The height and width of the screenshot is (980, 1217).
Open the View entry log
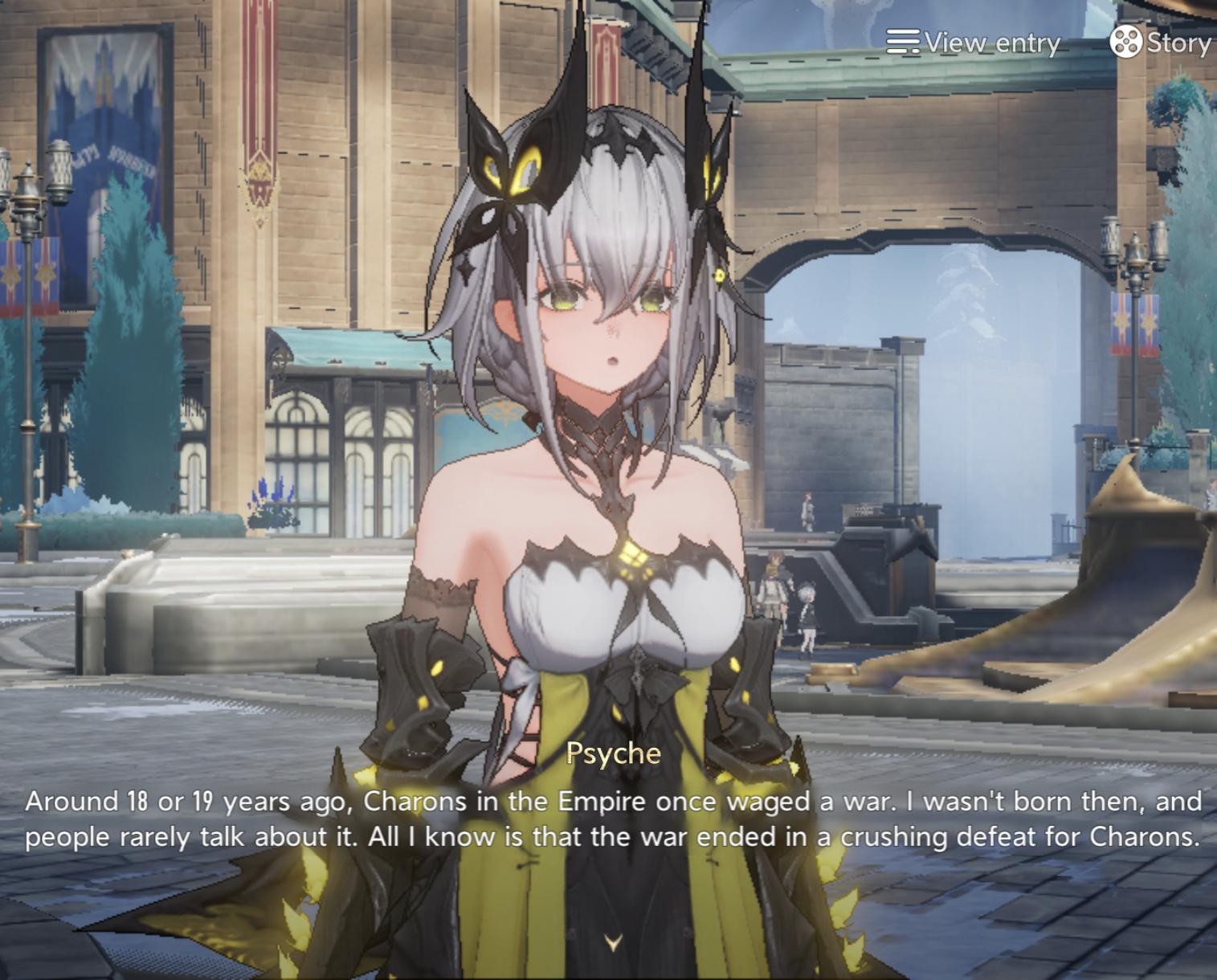click(974, 42)
